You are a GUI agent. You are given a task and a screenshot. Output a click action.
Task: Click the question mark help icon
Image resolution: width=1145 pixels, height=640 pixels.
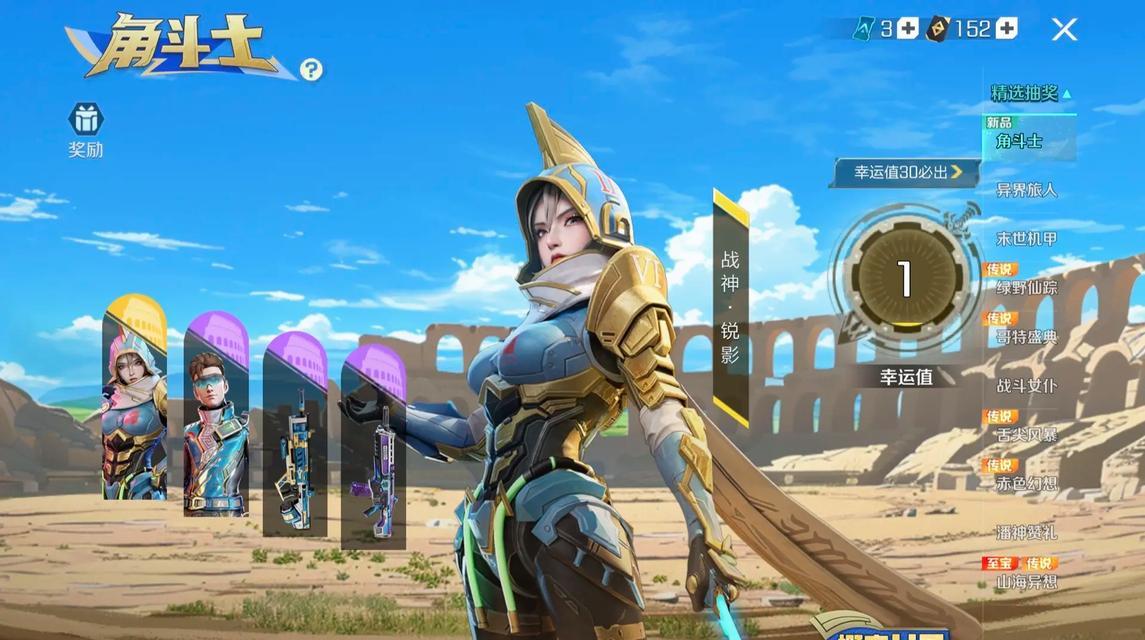pyautogui.click(x=312, y=69)
